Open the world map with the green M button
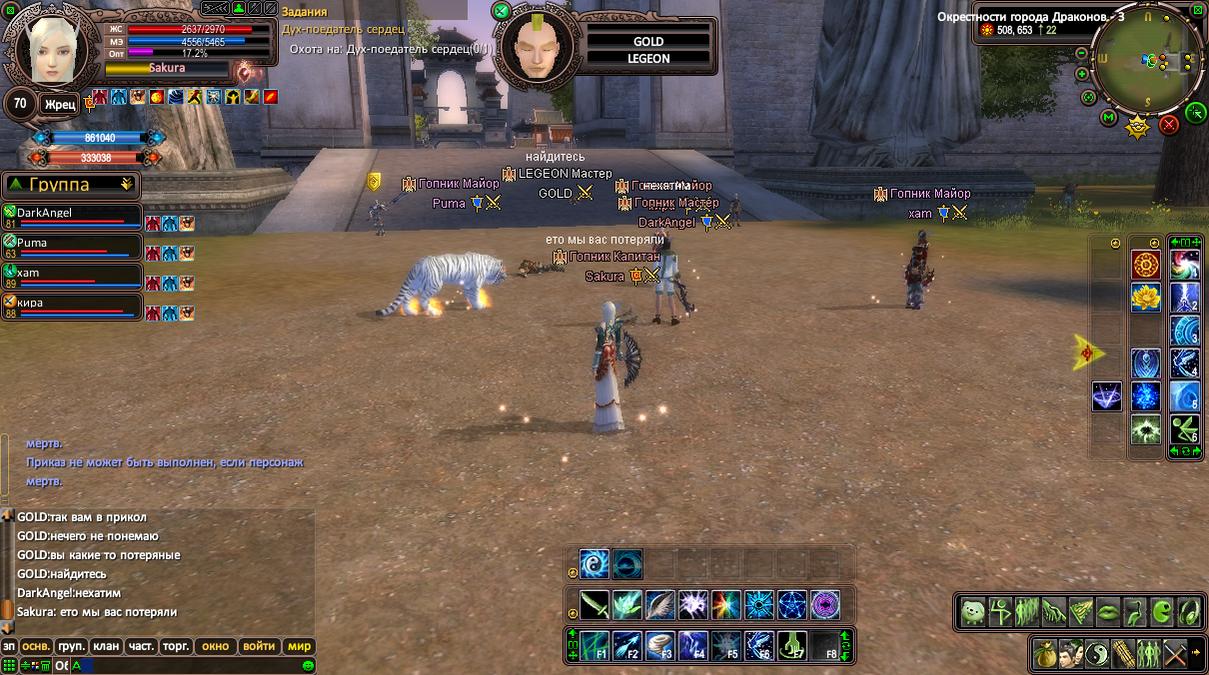This screenshot has width=1209, height=675. click(x=1108, y=118)
